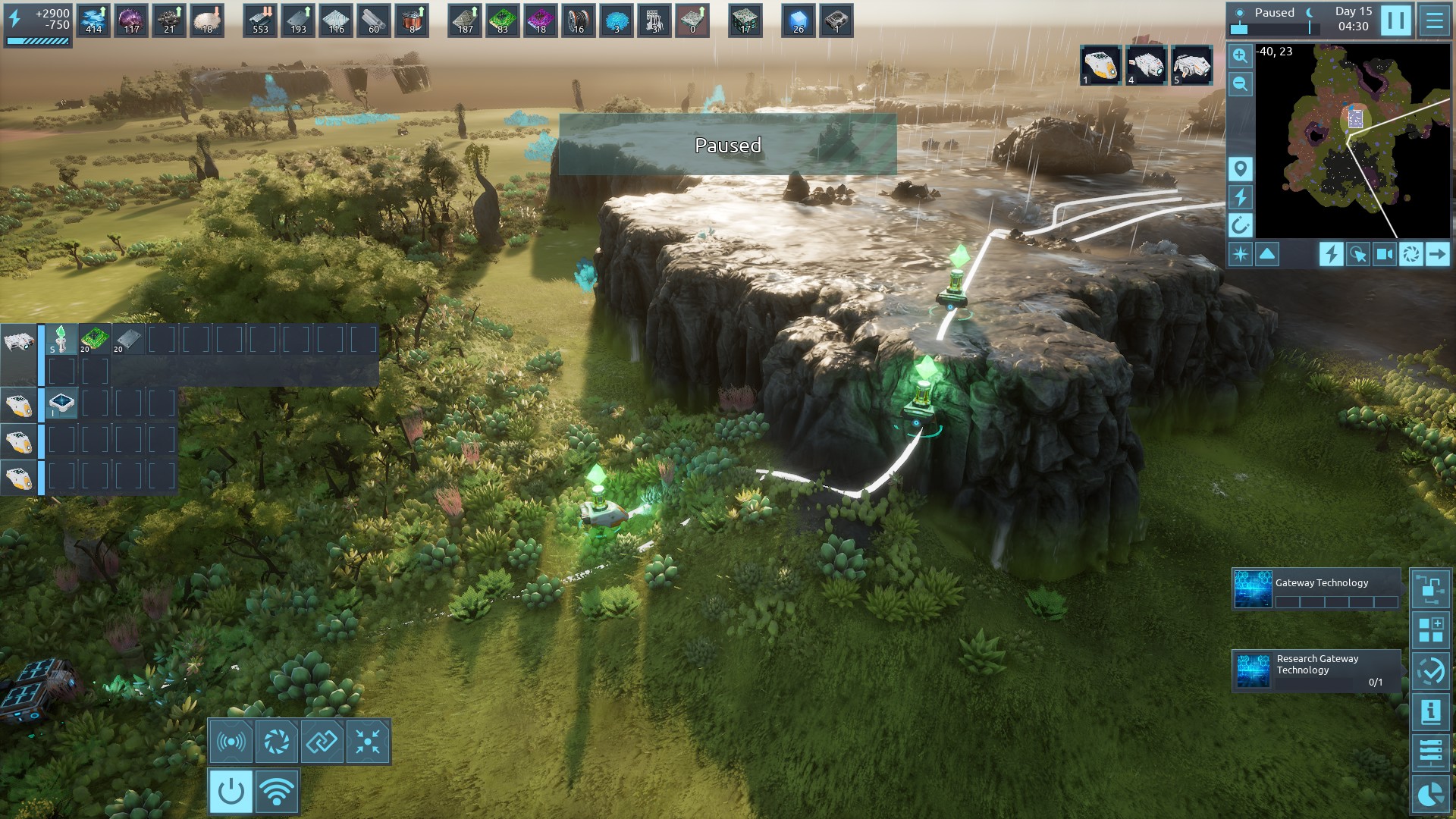The width and height of the screenshot is (1456, 819).
Task: Toggle the power button
Action: pyautogui.click(x=231, y=792)
